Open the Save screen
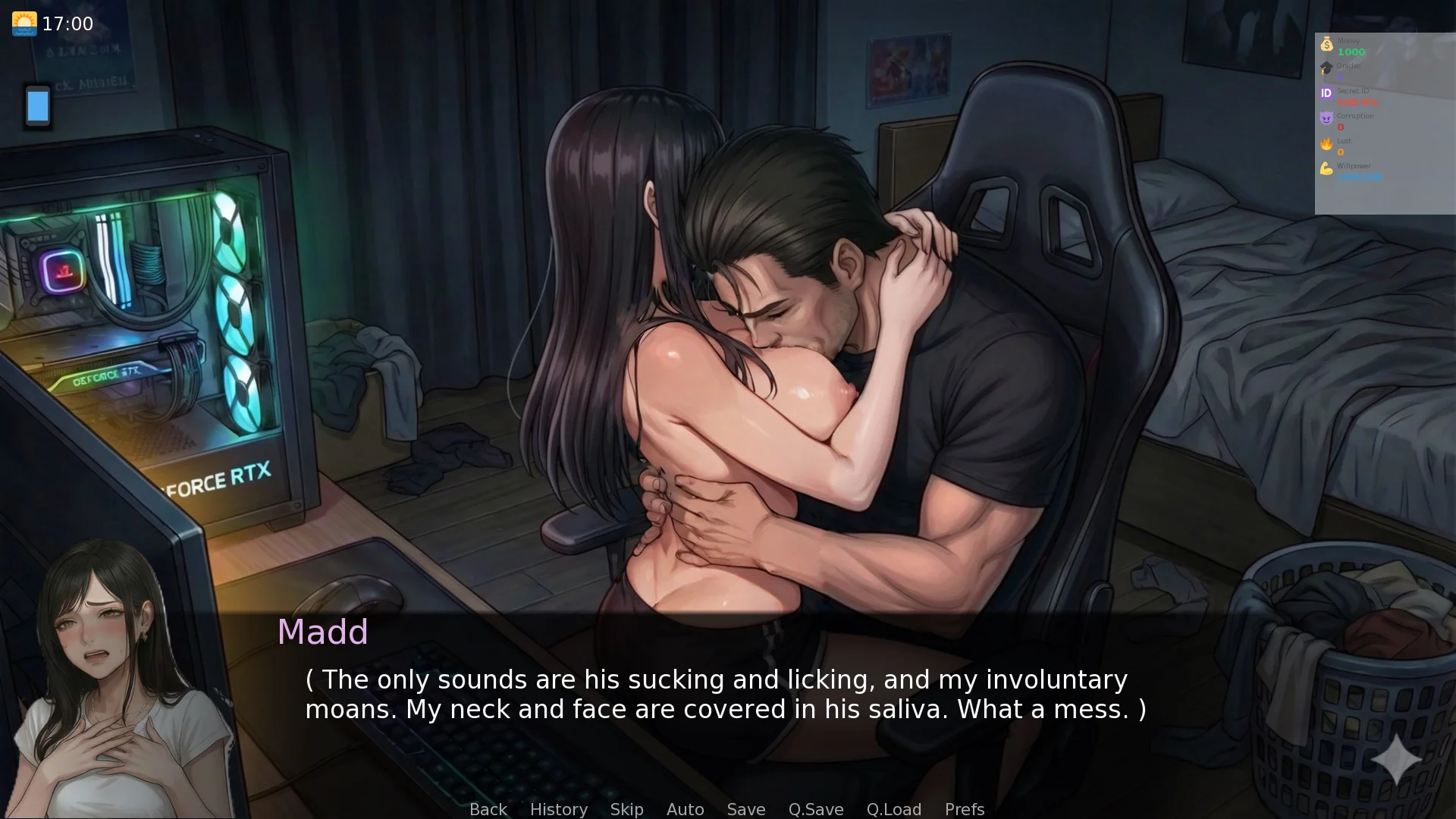This screenshot has height=819, width=1456. pyautogui.click(x=745, y=809)
